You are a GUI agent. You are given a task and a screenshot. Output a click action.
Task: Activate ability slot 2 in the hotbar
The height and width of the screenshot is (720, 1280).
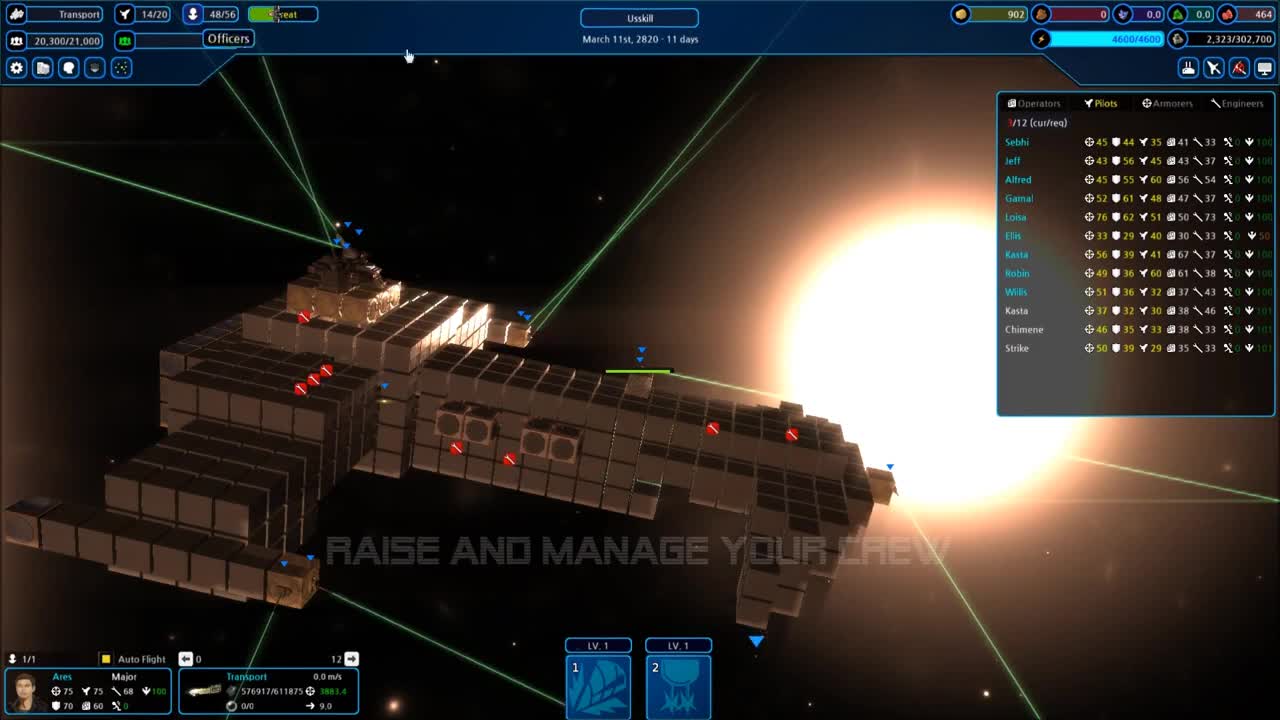[679, 685]
